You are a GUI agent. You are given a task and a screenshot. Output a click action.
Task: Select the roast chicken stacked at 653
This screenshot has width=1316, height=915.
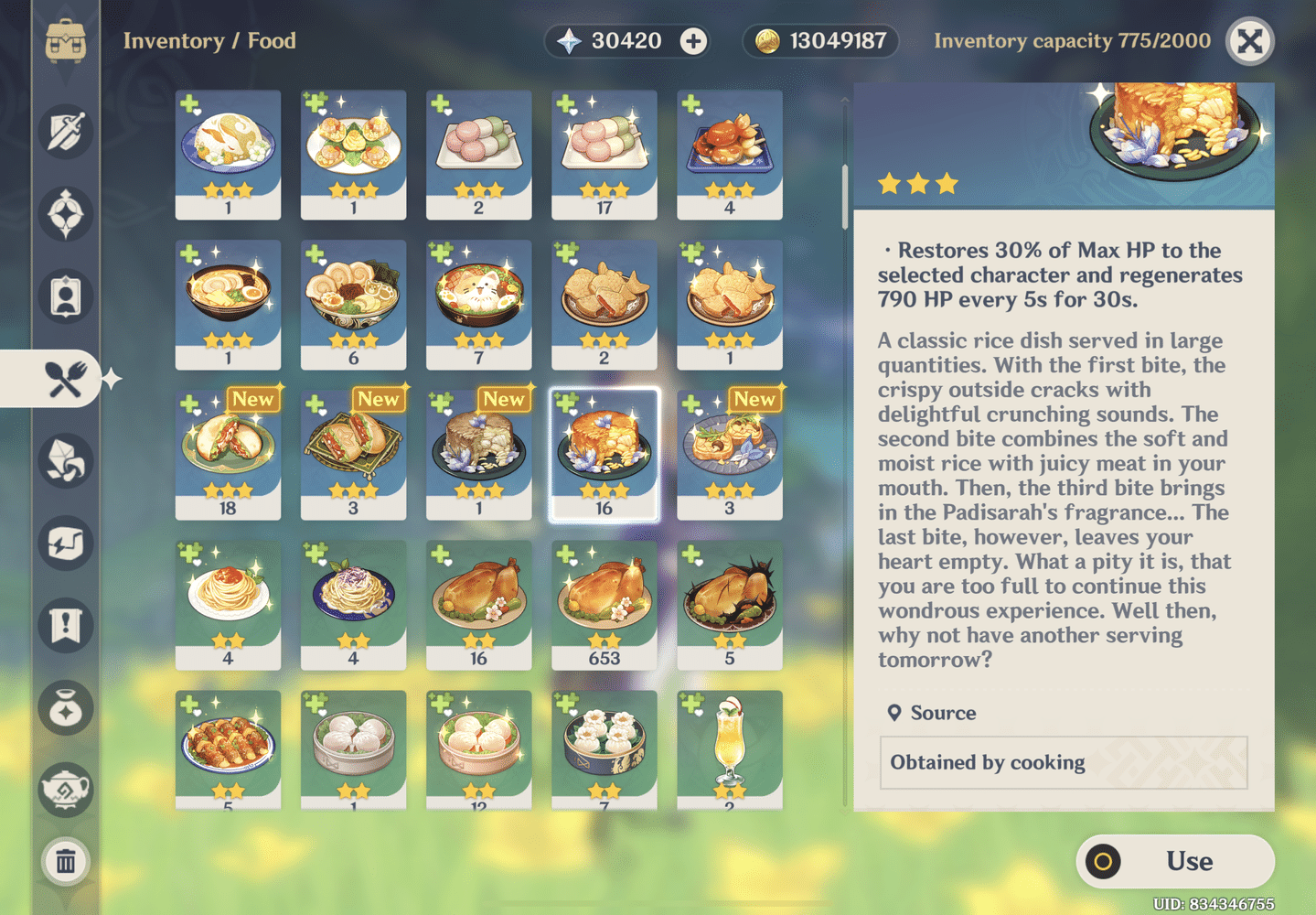tap(604, 604)
